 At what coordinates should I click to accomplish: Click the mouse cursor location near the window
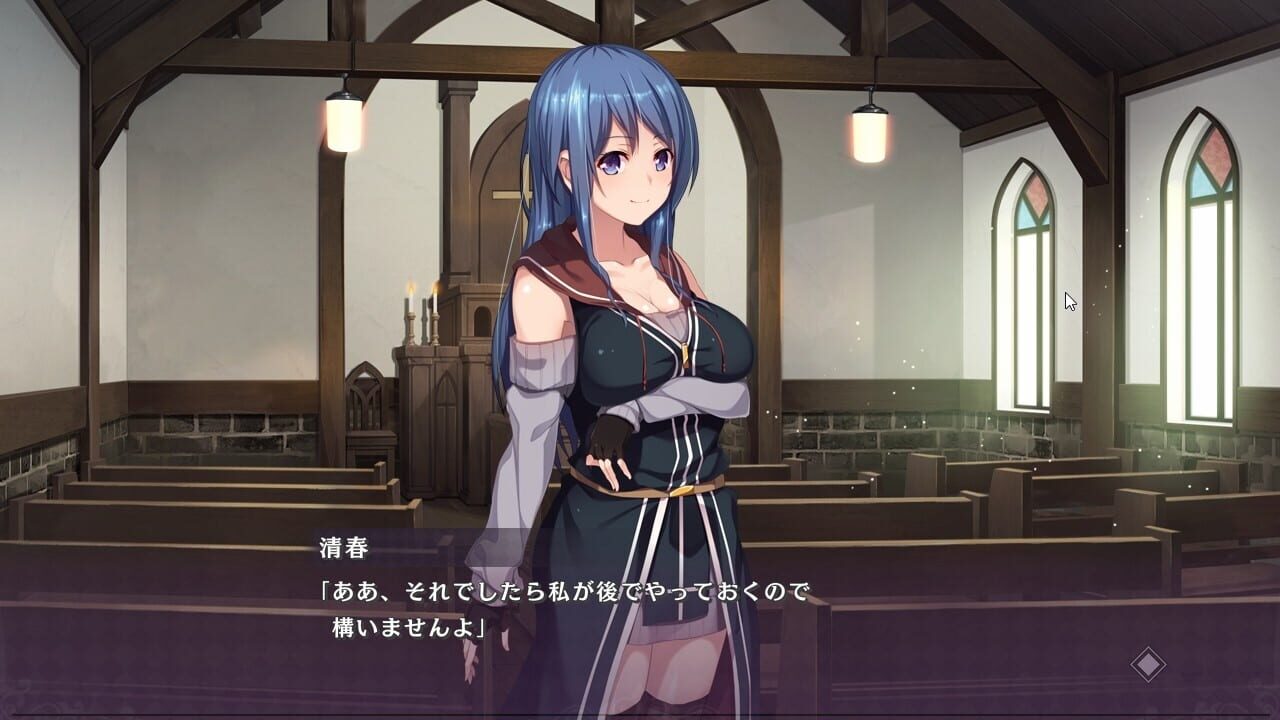tap(1068, 300)
